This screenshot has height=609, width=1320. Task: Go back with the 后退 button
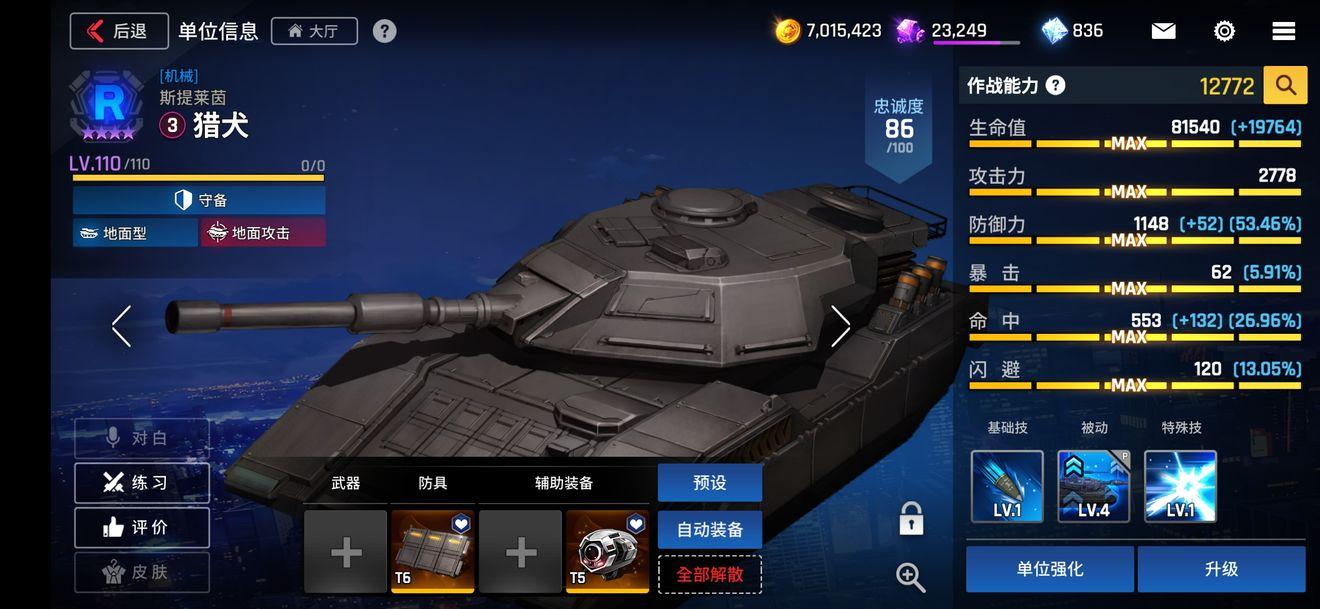pos(119,31)
